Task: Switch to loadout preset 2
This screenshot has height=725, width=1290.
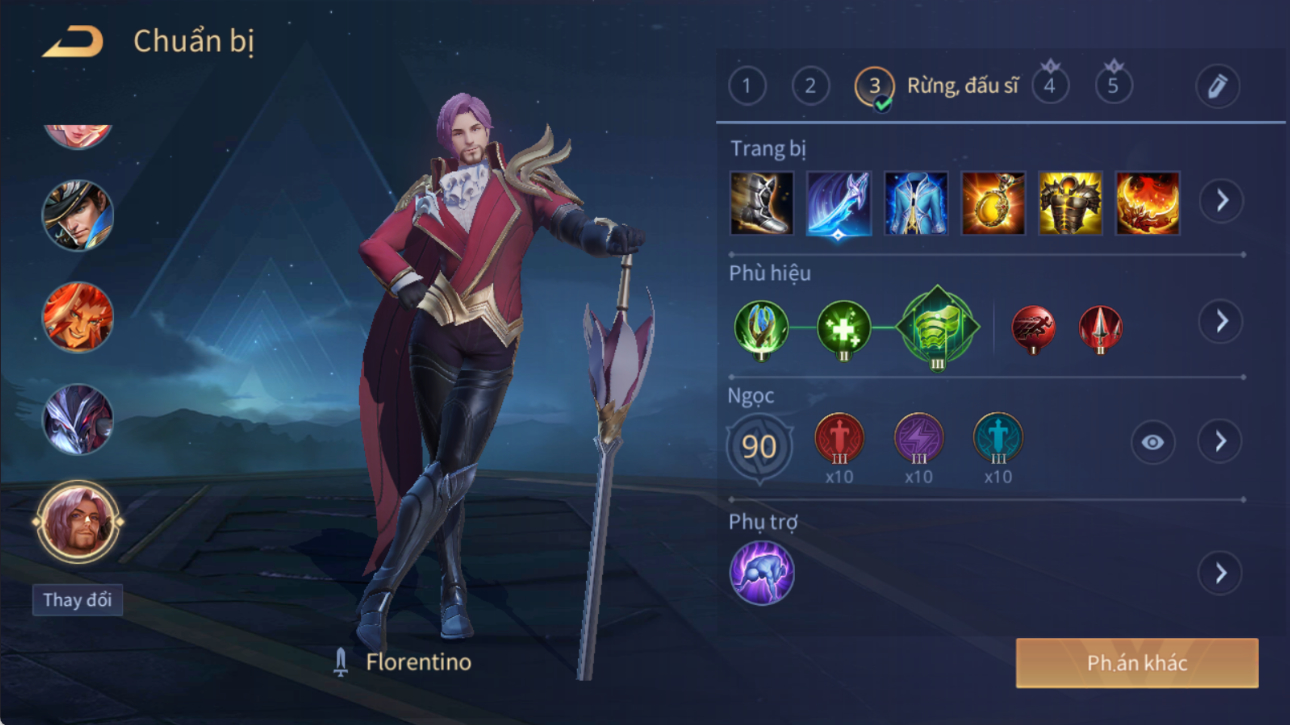Action: click(x=810, y=86)
